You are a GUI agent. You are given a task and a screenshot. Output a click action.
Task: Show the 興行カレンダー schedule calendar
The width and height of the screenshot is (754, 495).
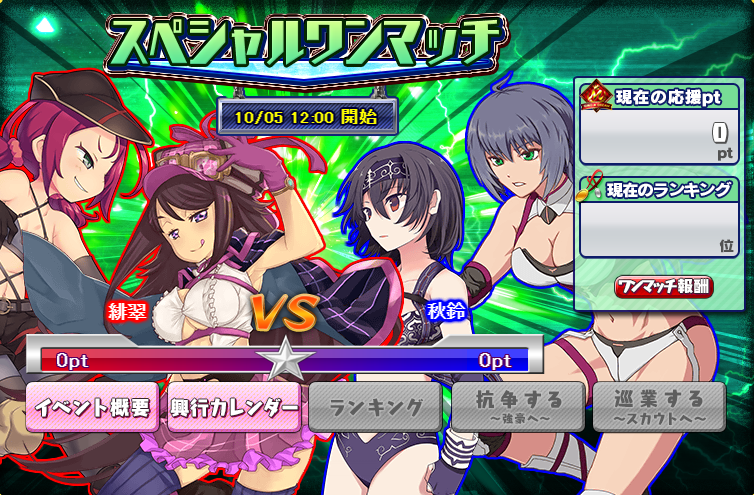pyautogui.click(x=234, y=406)
